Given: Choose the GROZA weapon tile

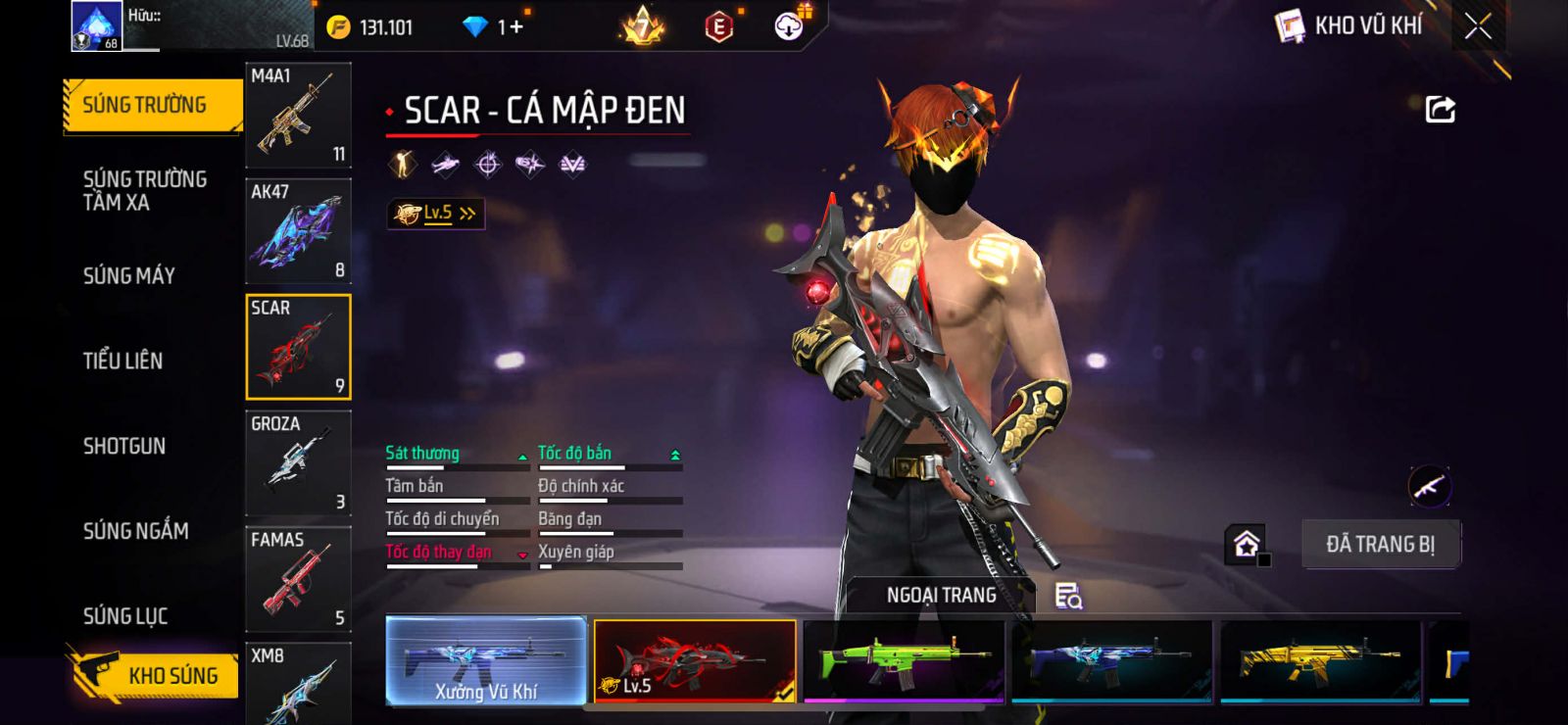Looking at the screenshot, I should [298, 462].
